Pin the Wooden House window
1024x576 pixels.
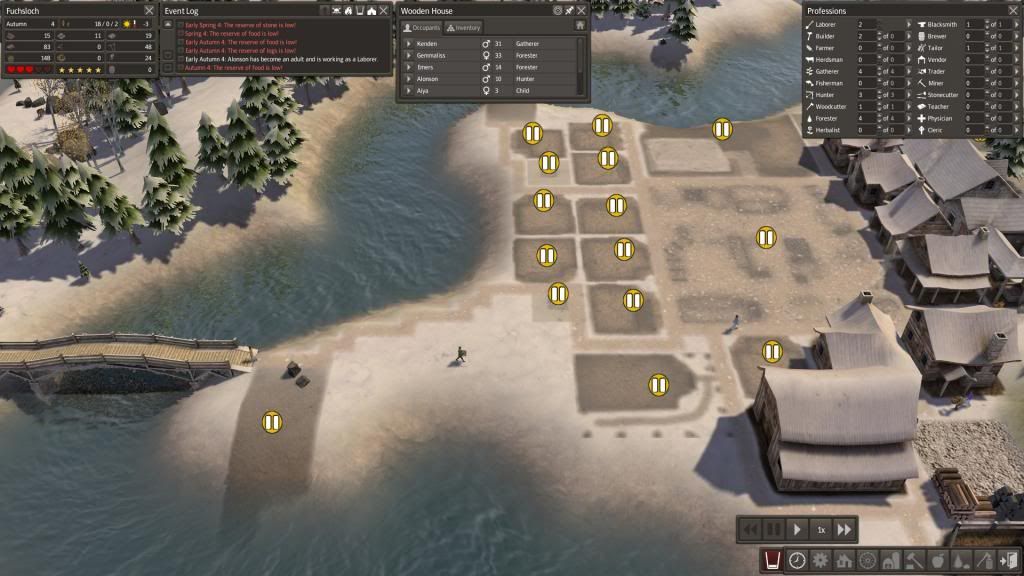569,10
